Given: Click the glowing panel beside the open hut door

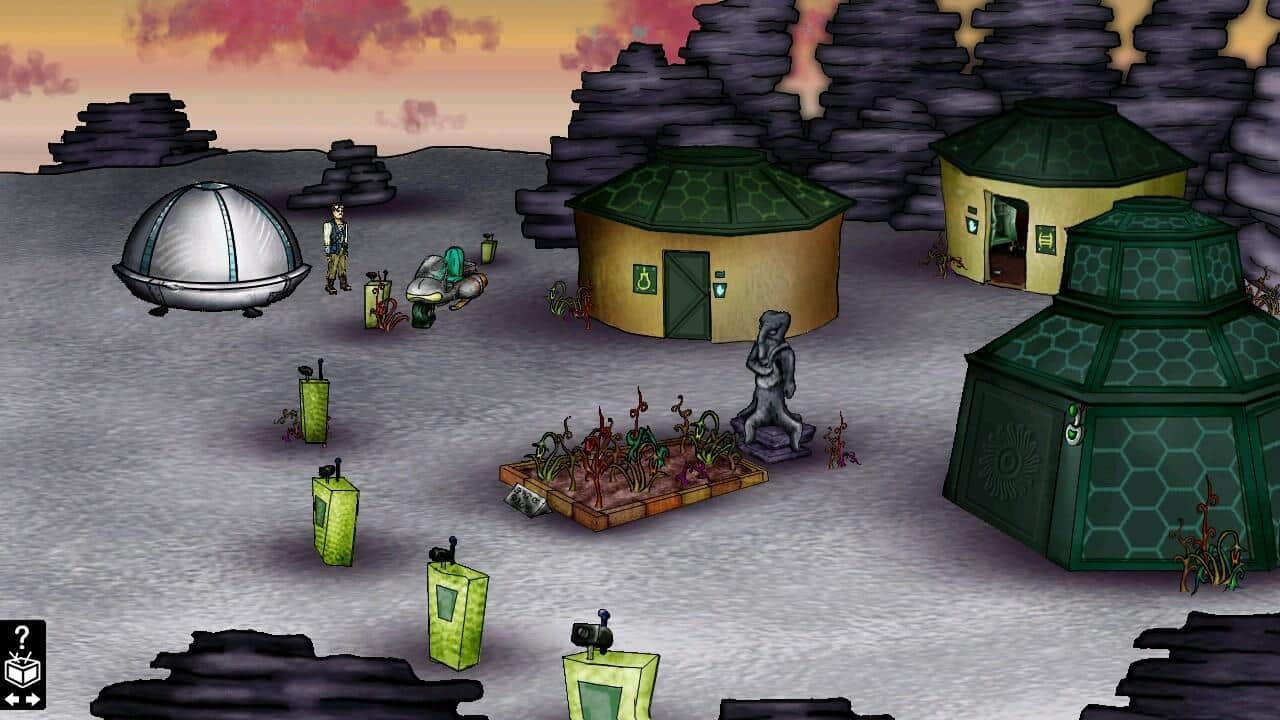Looking at the screenshot, I should point(972,225).
